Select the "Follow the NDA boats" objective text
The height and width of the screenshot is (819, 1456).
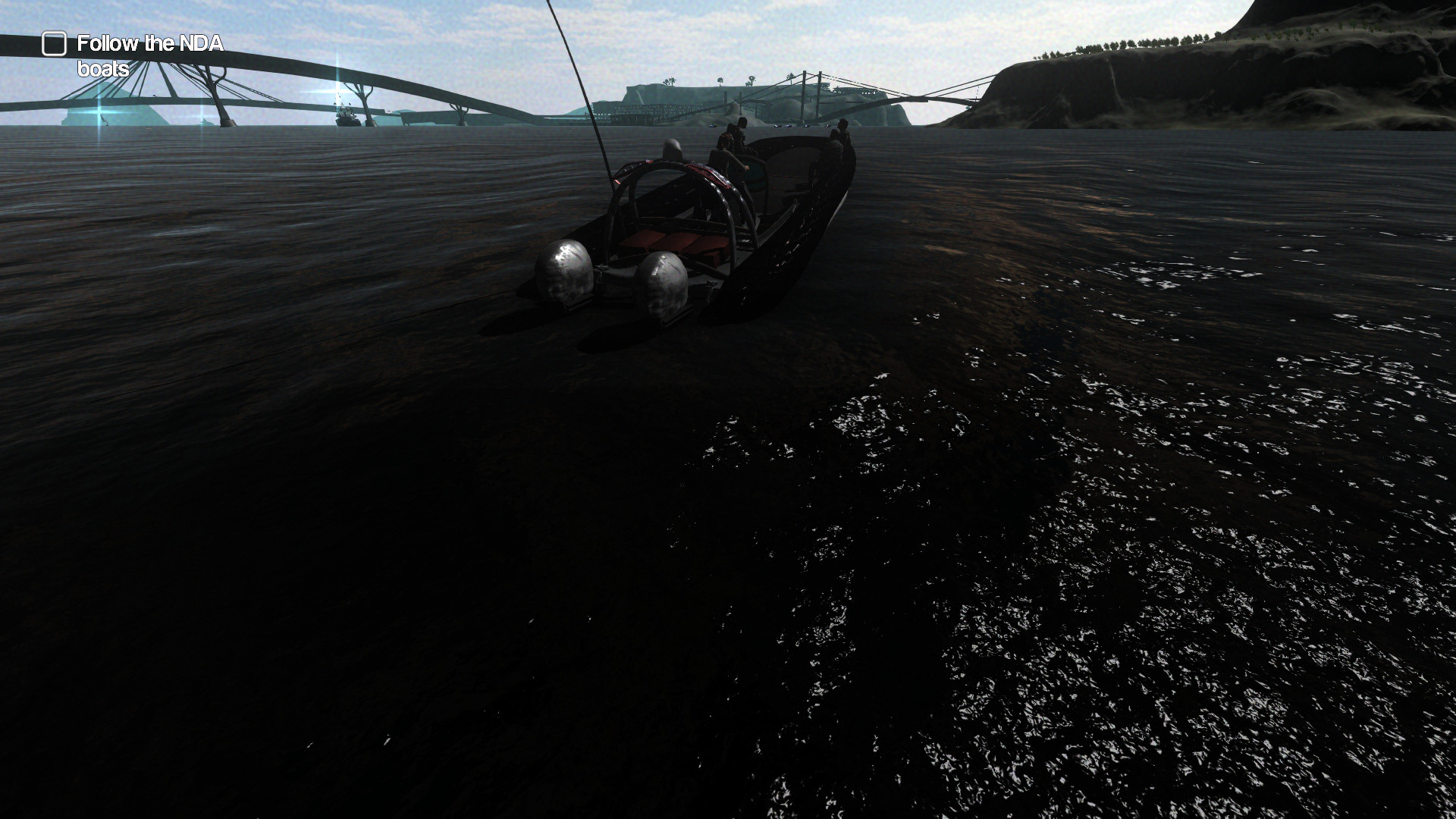click(x=149, y=55)
